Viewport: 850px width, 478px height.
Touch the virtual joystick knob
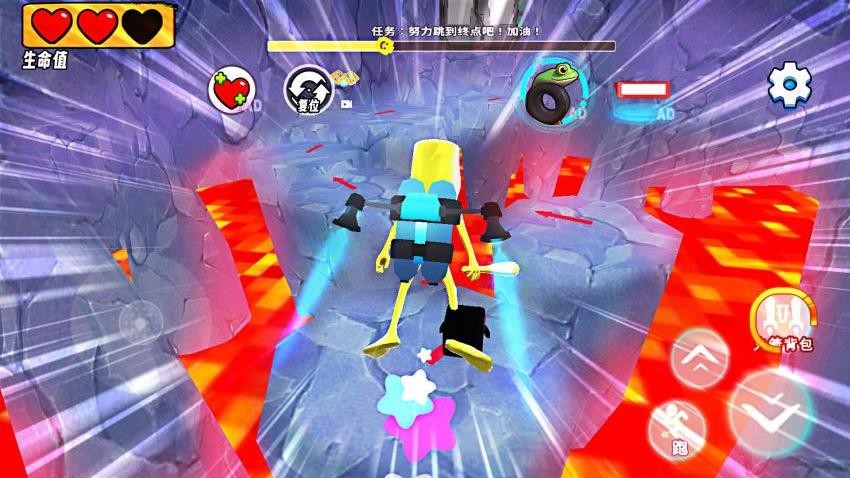click(141, 322)
